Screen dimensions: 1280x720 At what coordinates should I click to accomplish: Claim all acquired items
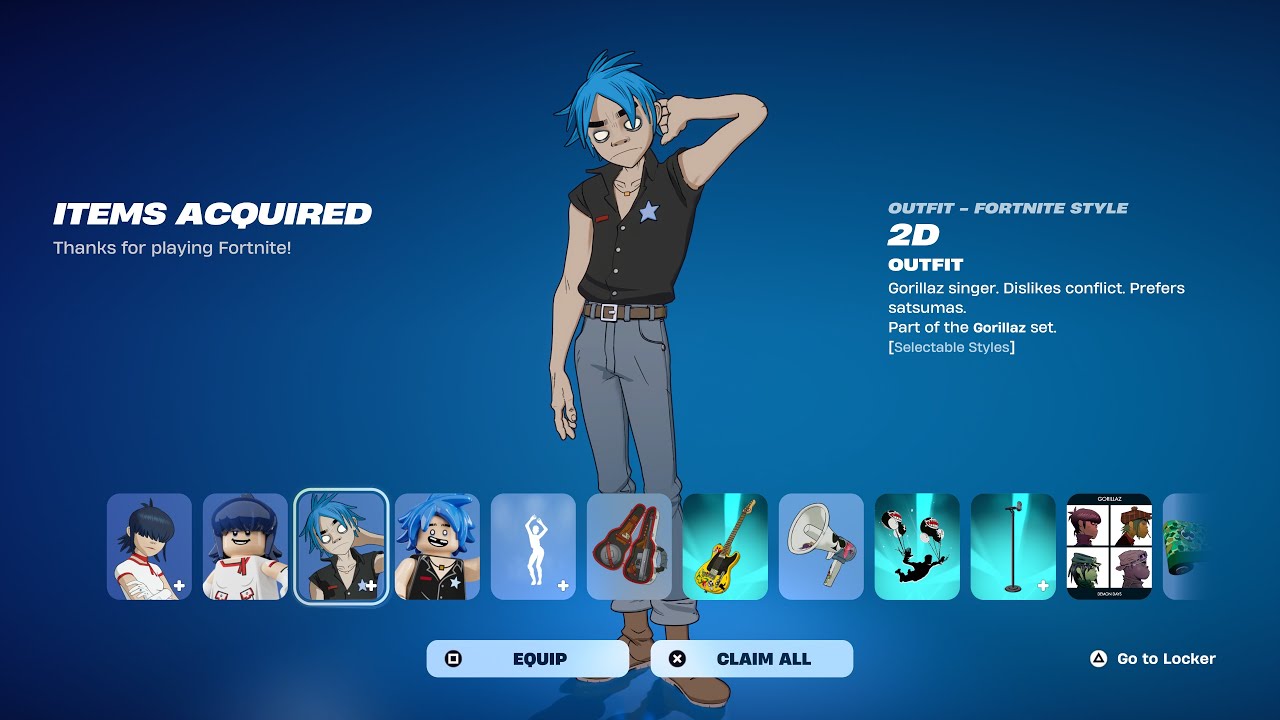click(751, 659)
